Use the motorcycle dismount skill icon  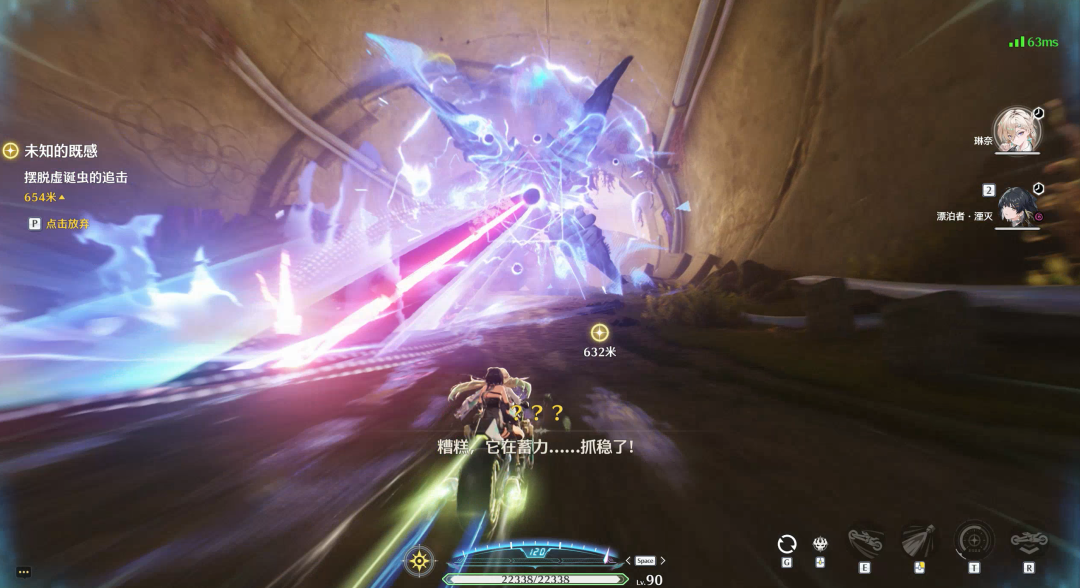[x=1028, y=542]
